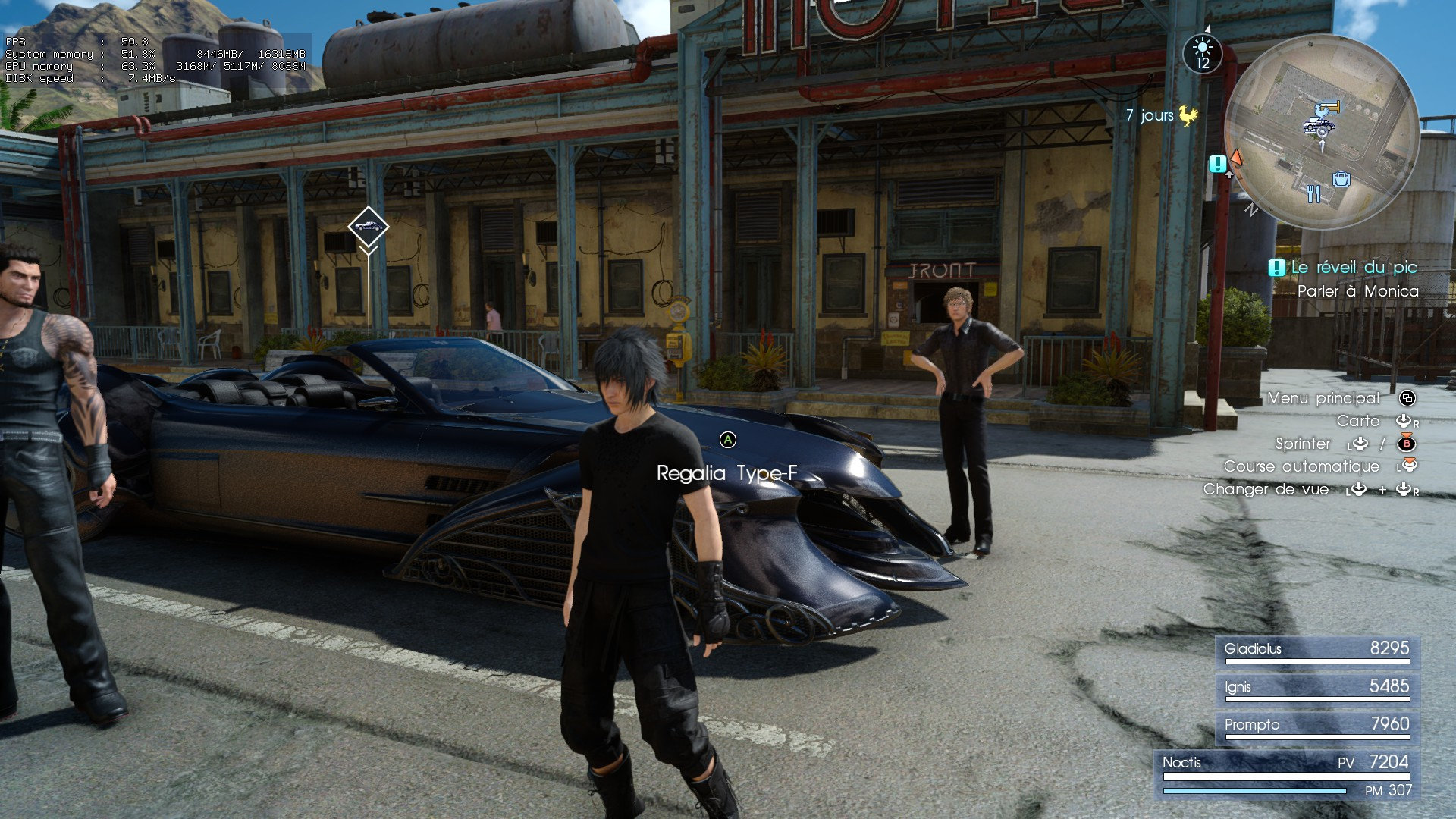The width and height of the screenshot is (1456, 819).
Task: Open the circular minimap
Action: tap(1321, 131)
